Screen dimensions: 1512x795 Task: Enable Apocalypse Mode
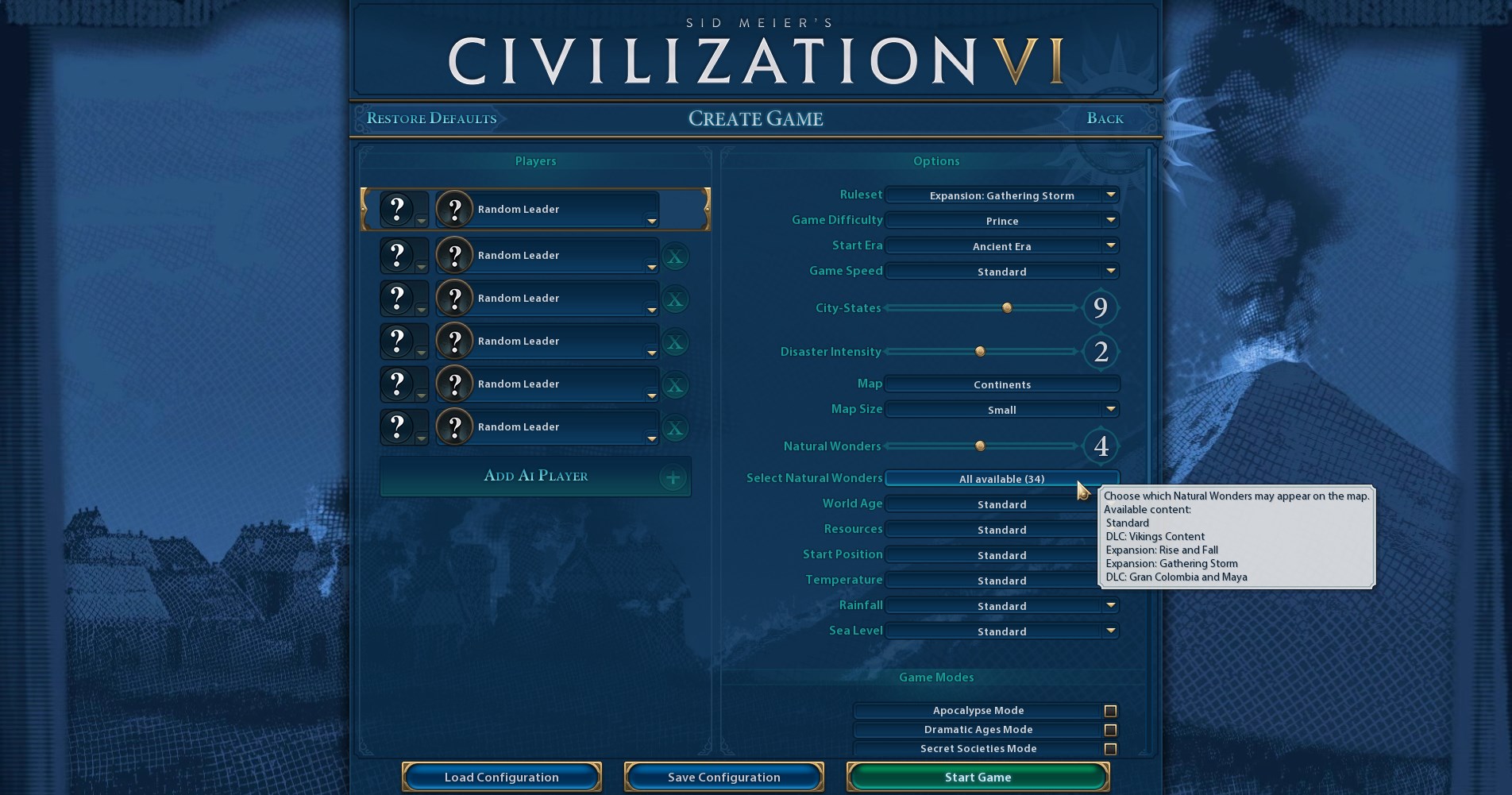coord(1109,710)
